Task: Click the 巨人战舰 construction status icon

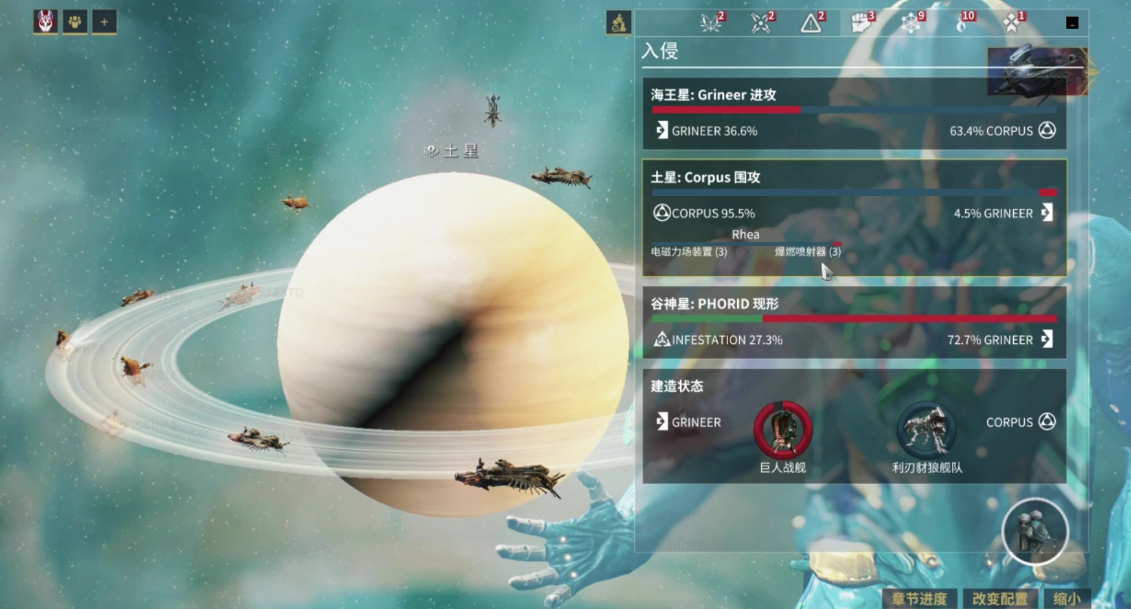Action: [782, 429]
